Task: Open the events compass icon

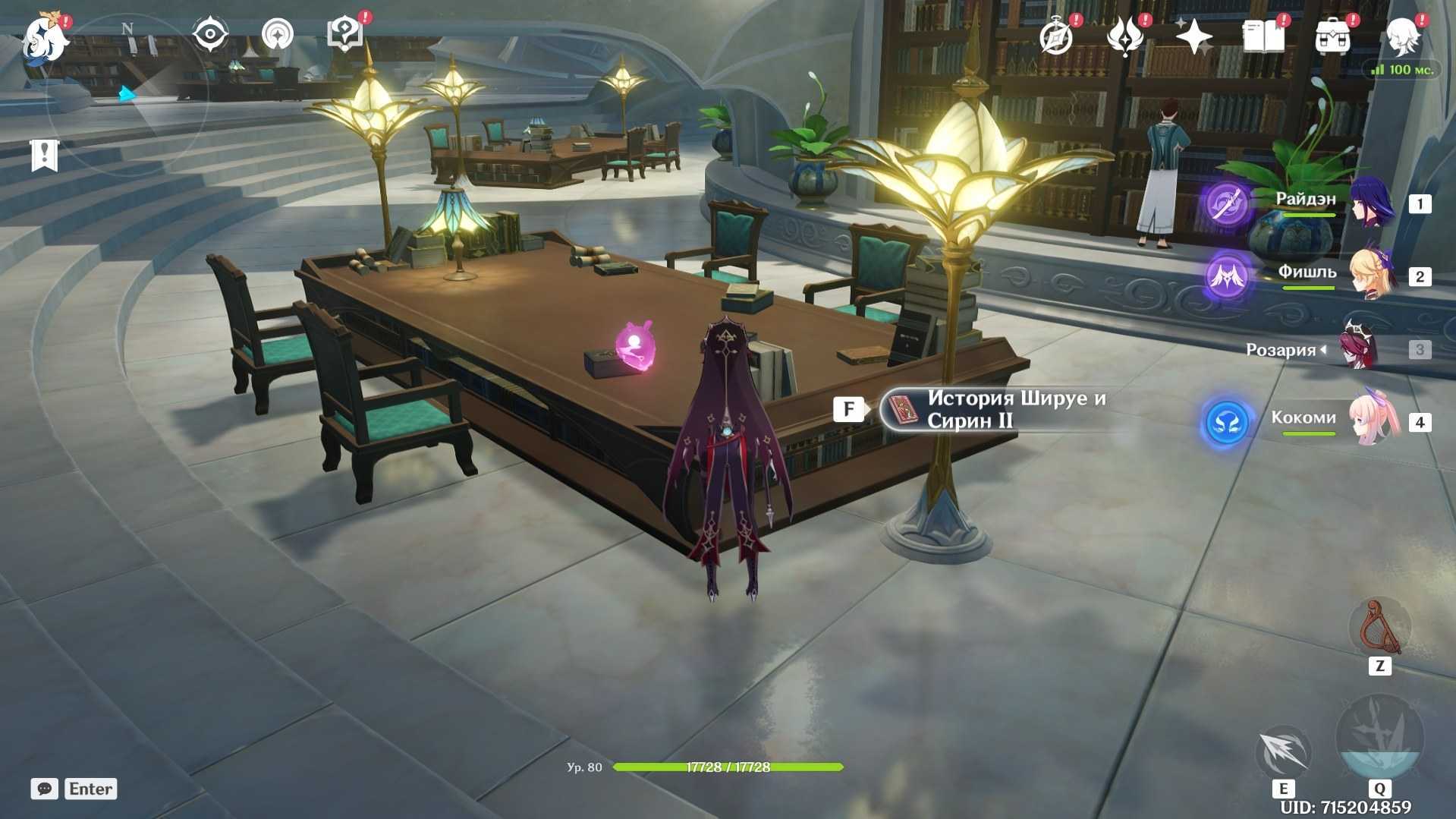Action: [1056, 36]
